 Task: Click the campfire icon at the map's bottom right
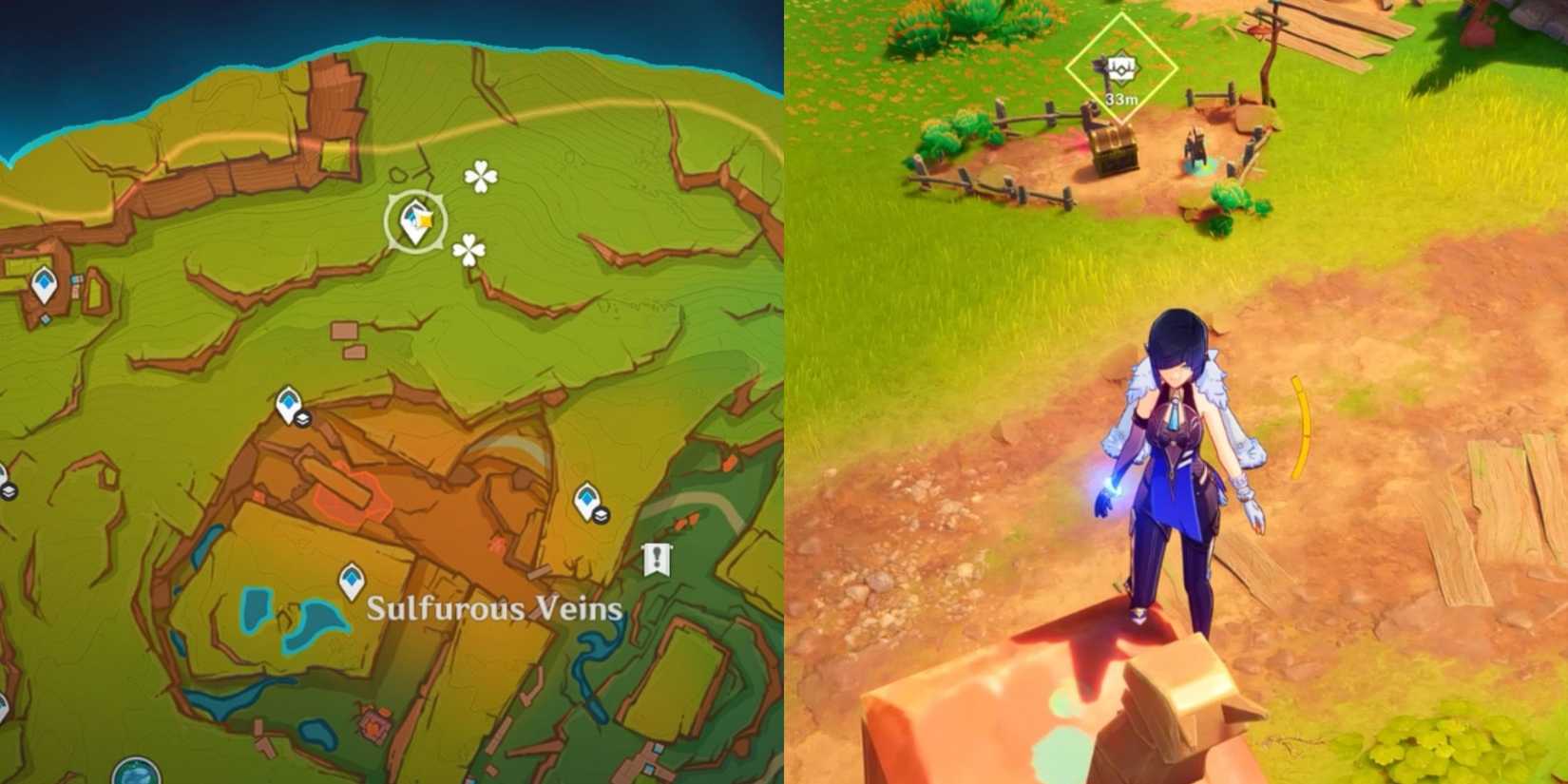[x=372, y=725]
